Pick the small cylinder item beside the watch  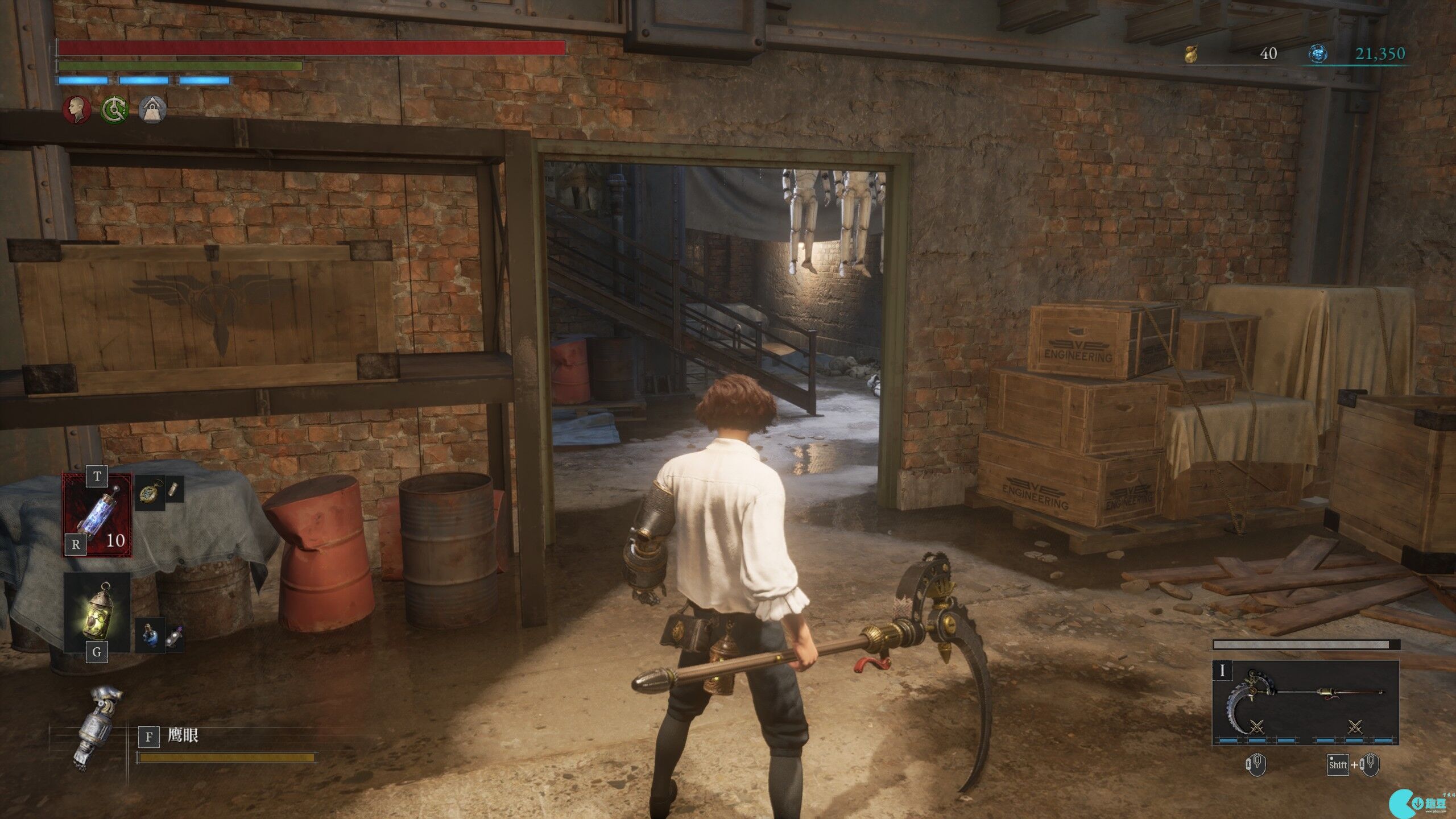coord(175,489)
